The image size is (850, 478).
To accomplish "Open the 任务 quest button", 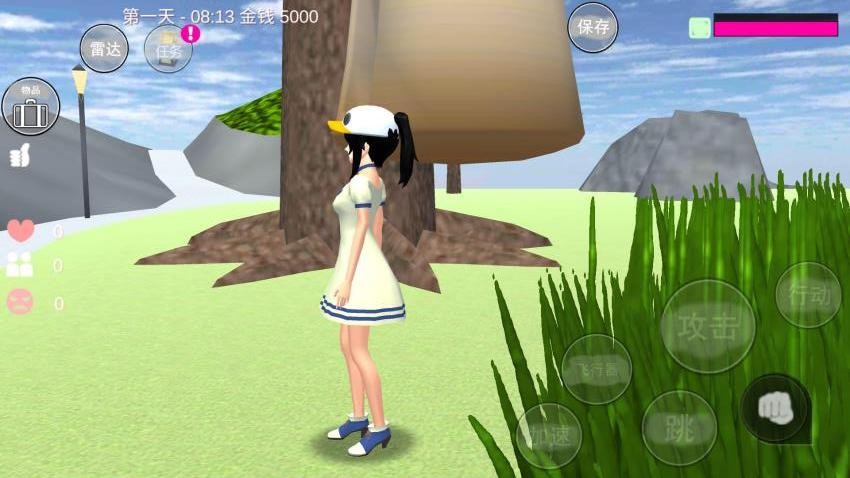I will tap(168, 49).
